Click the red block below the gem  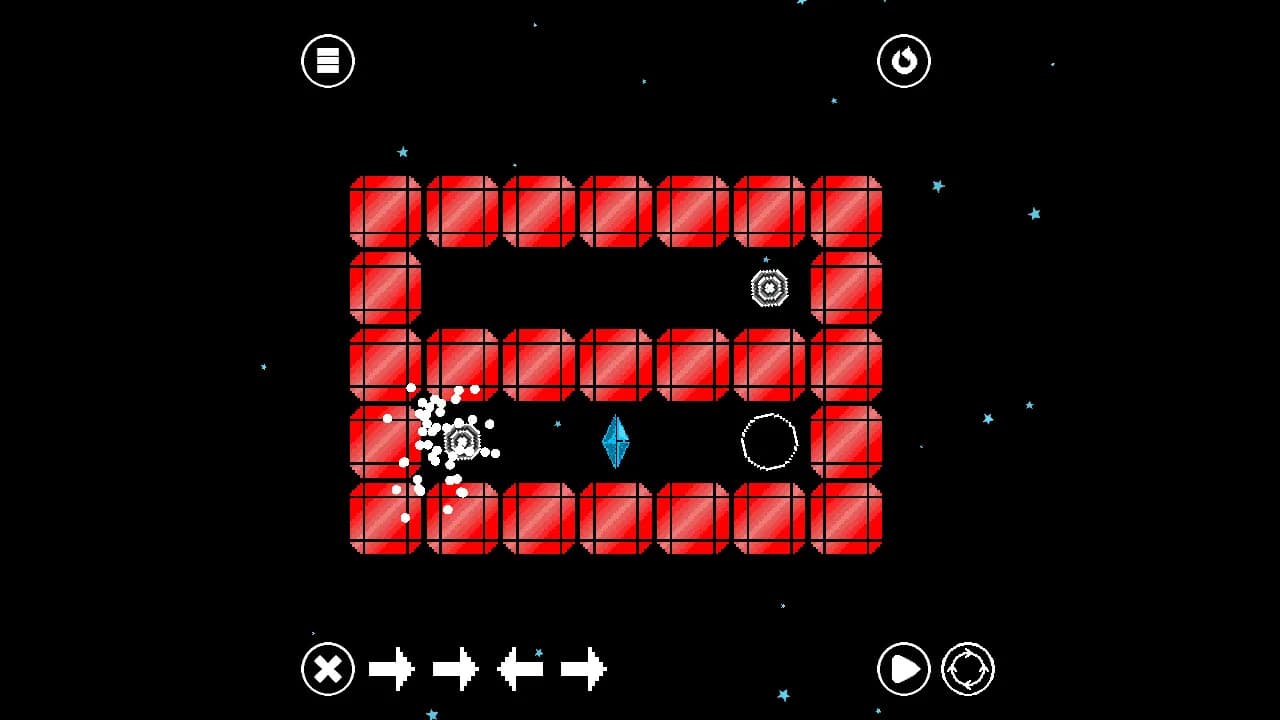tap(614, 518)
